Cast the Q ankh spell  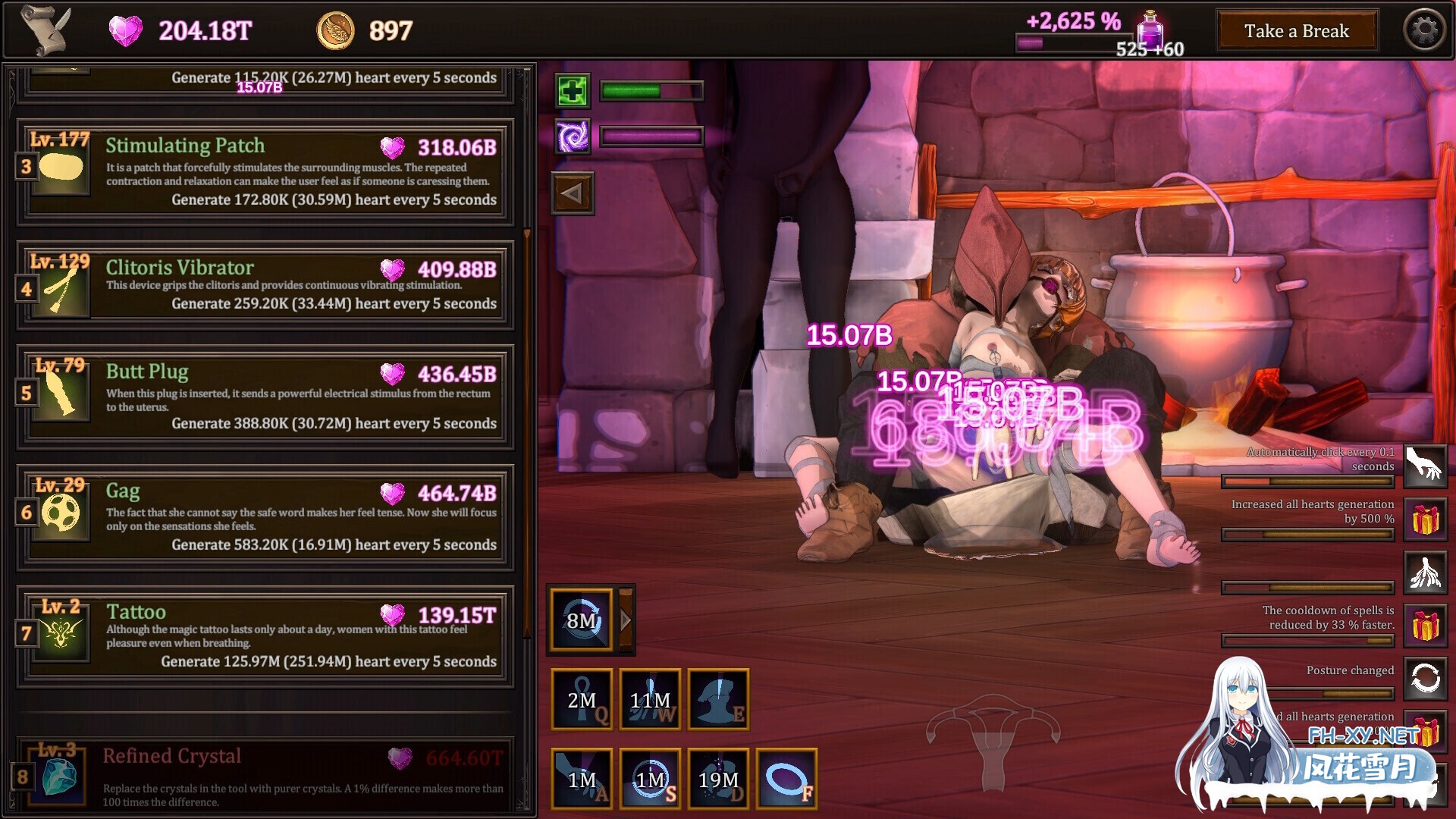tap(581, 699)
